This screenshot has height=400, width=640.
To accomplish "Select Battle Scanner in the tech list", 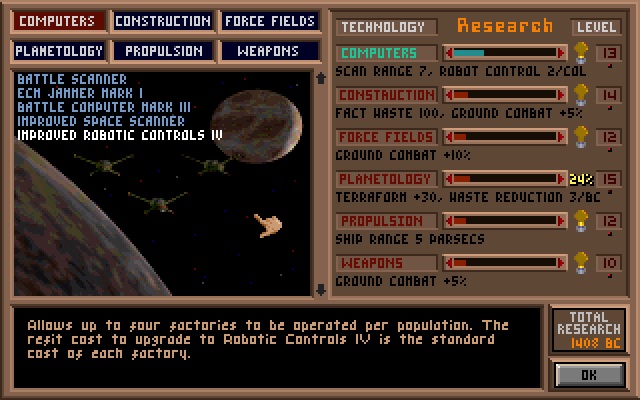I will [x=72, y=79].
